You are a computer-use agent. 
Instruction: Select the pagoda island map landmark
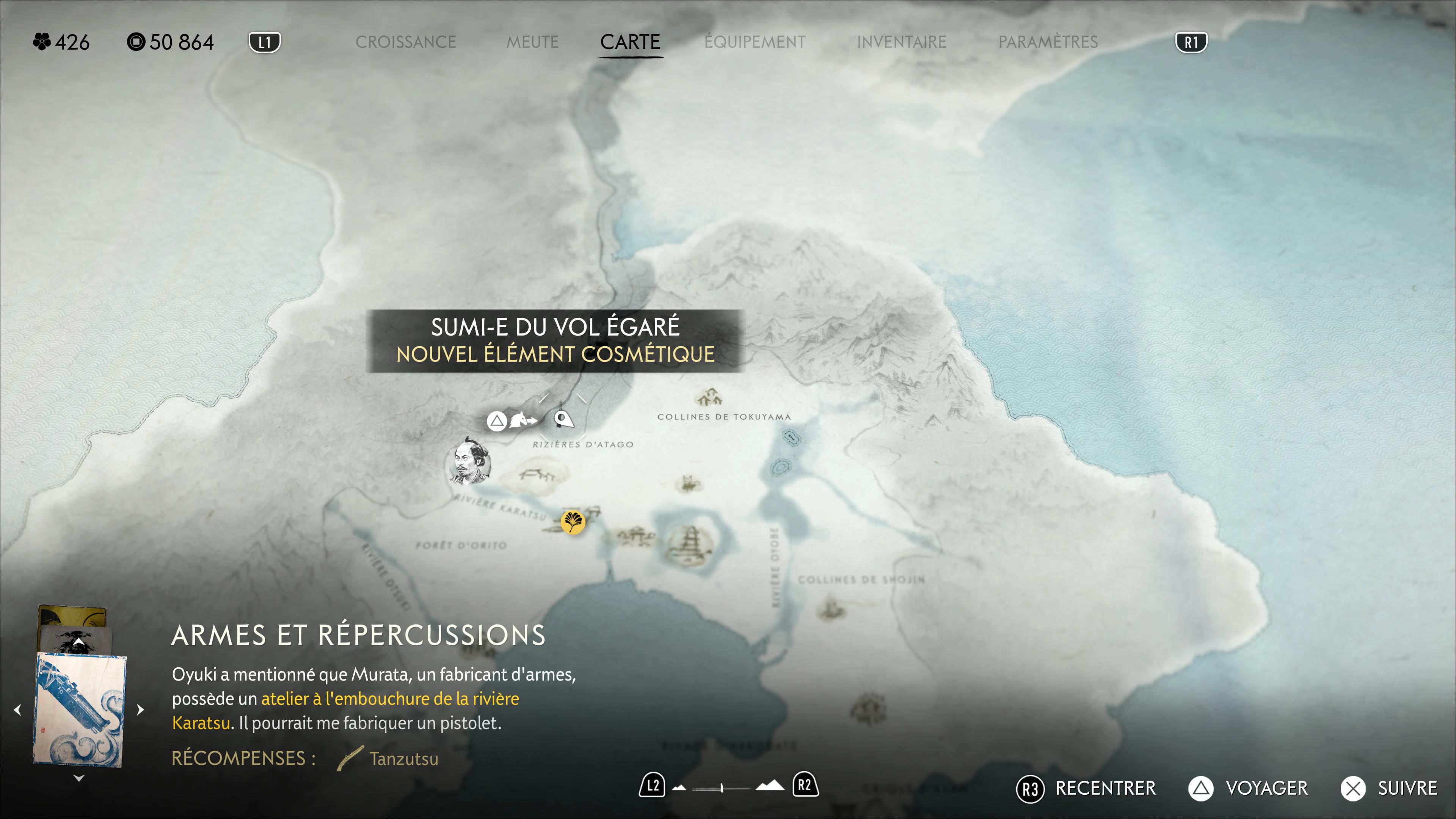coord(690,544)
